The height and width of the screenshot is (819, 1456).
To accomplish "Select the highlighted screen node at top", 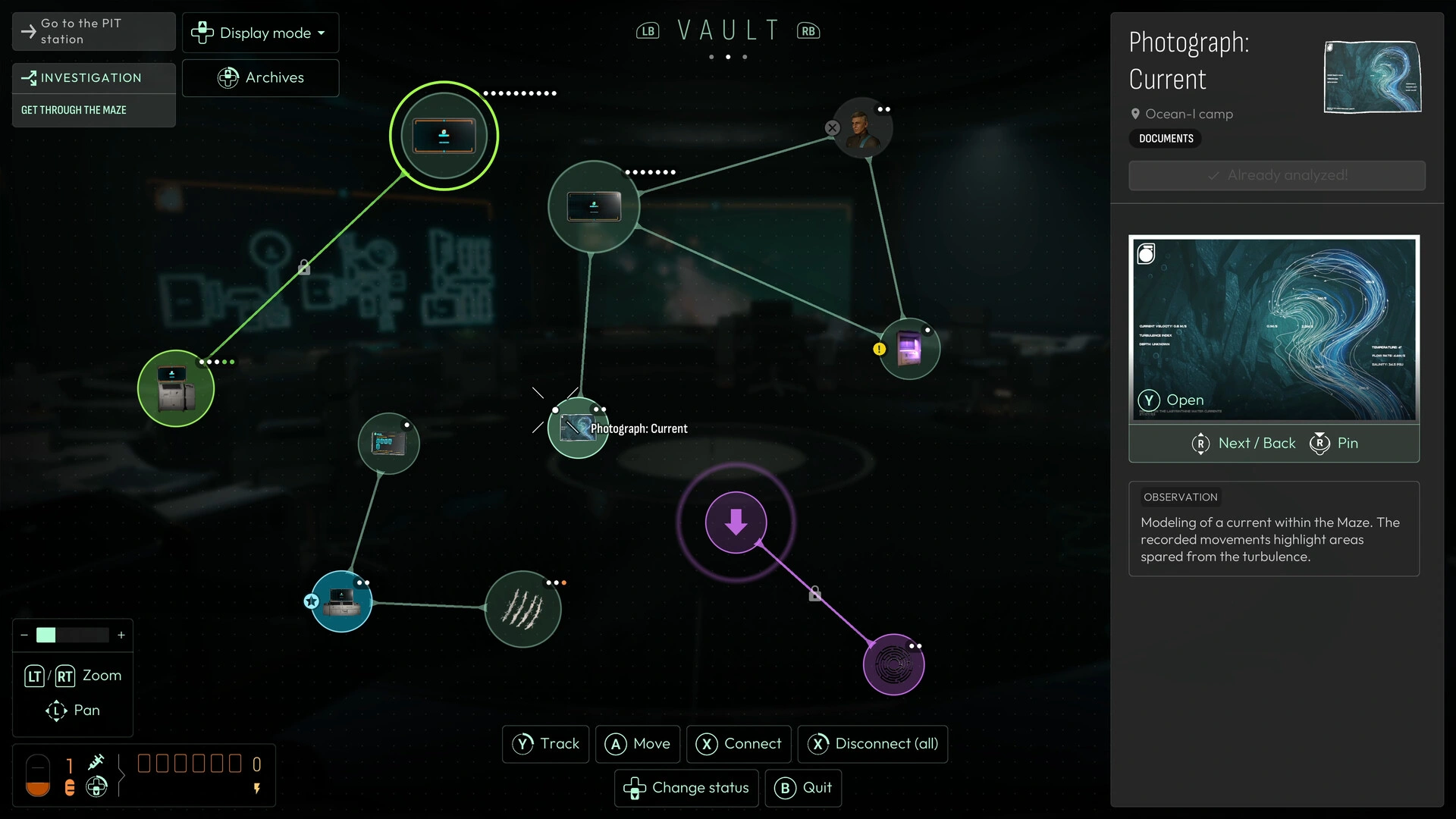I will 444,135.
